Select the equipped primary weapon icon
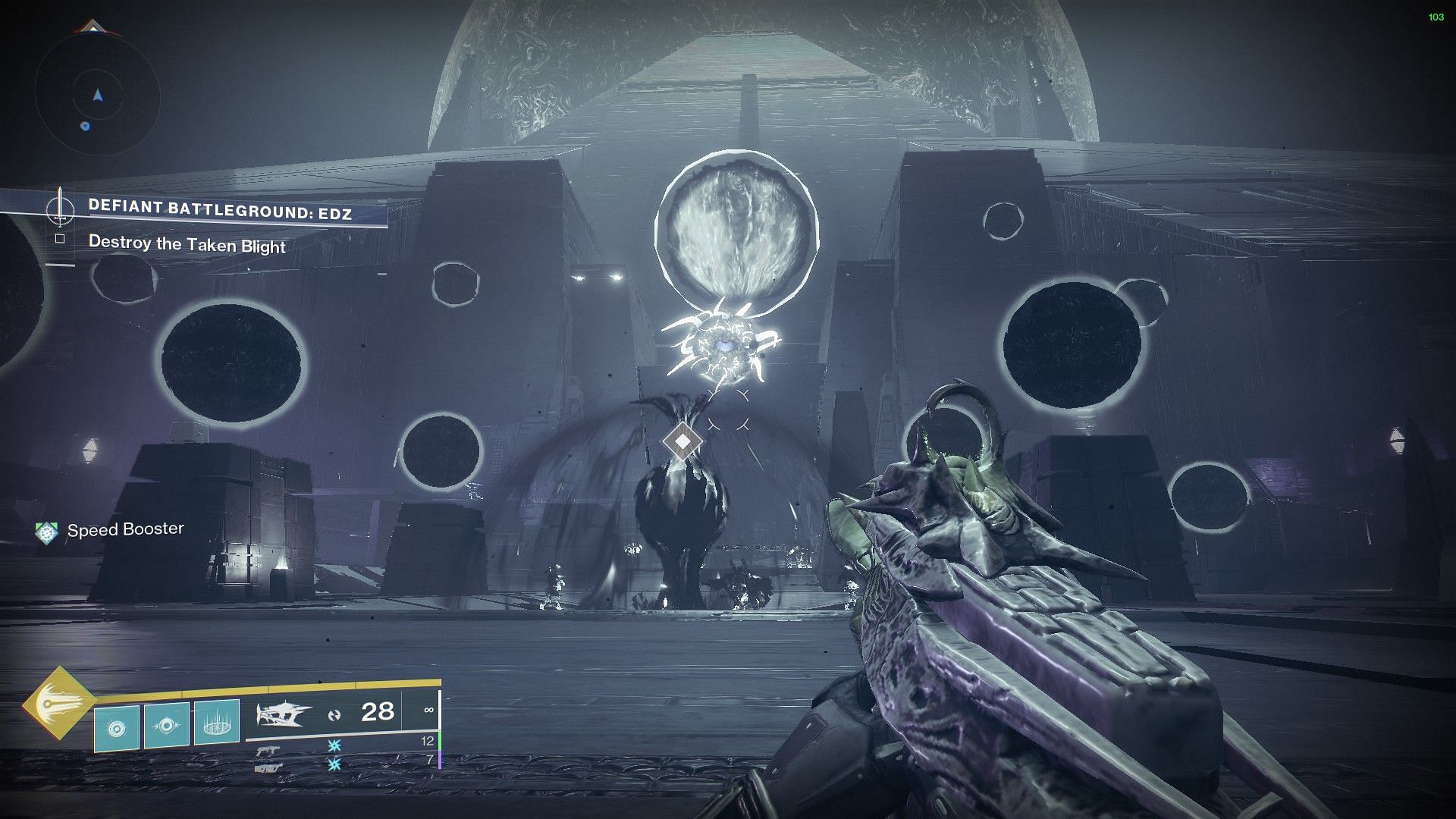 pos(284,714)
